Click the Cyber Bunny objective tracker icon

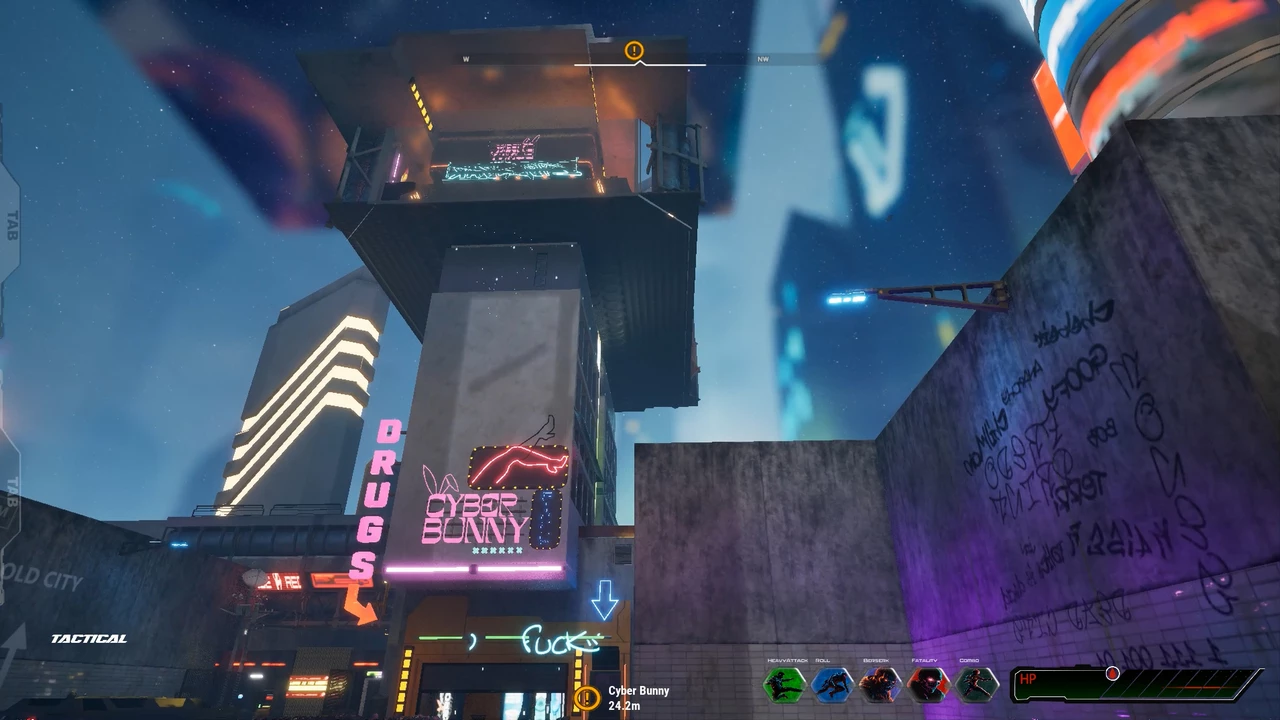click(x=587, y=698)
